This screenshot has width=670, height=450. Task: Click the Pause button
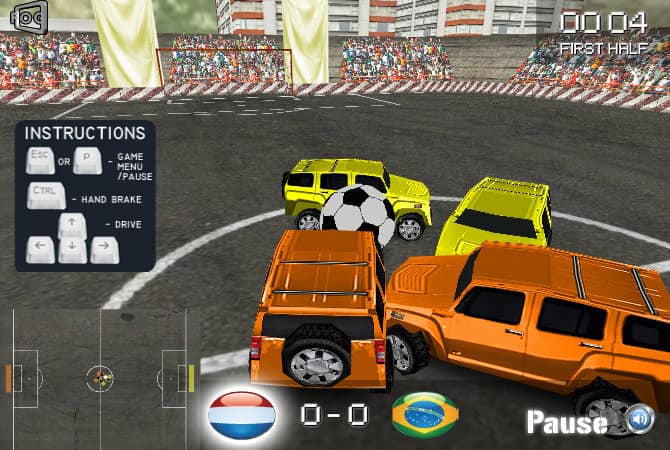(x=566, y=422)
